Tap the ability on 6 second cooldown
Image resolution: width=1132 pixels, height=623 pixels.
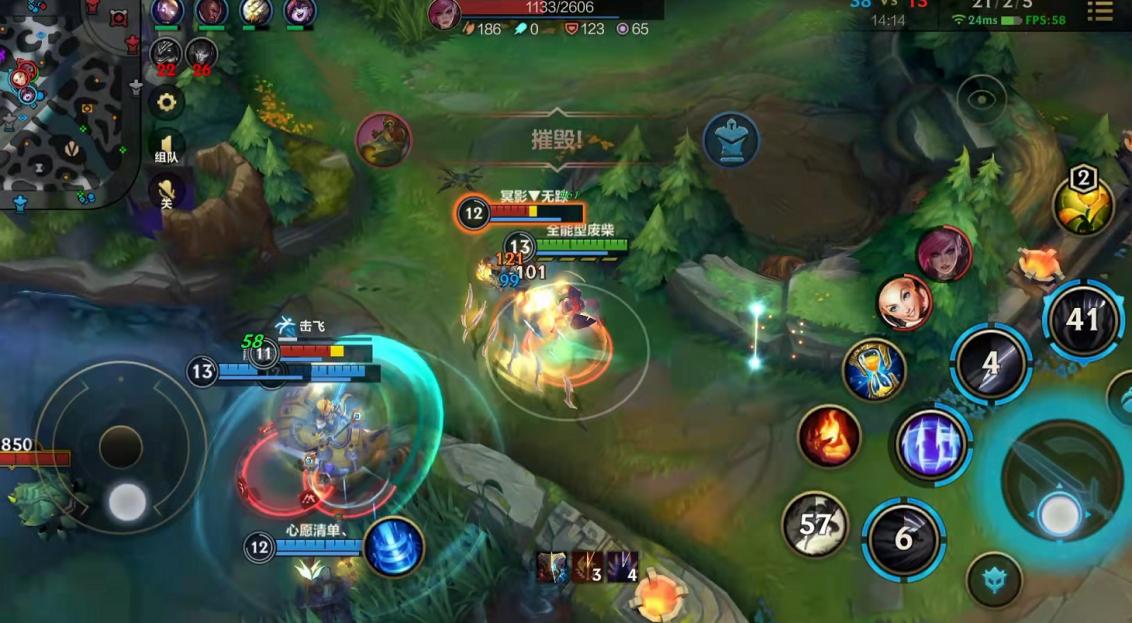pyautogui.click(x=903, y=539)
